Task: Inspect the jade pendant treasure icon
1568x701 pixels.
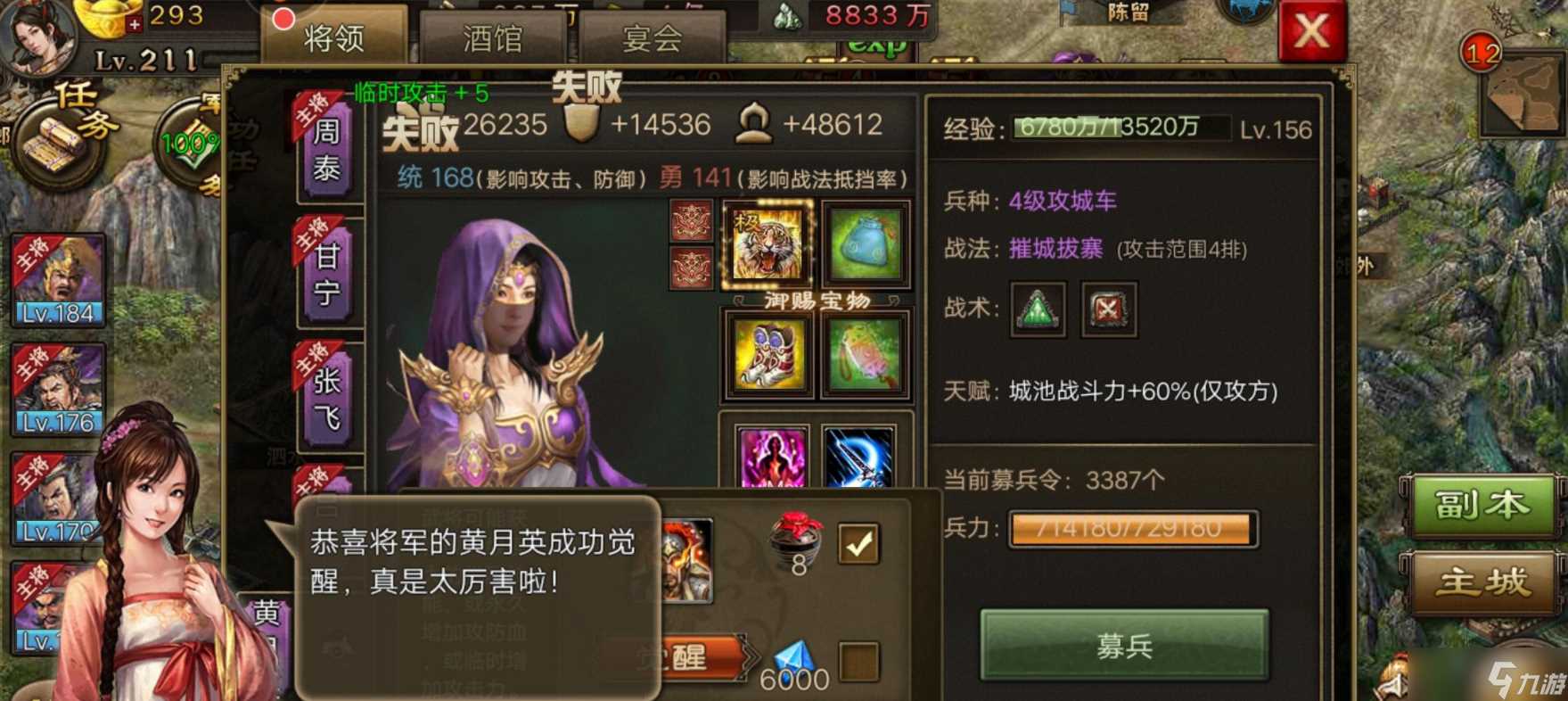Action: [x=864, y=355]
